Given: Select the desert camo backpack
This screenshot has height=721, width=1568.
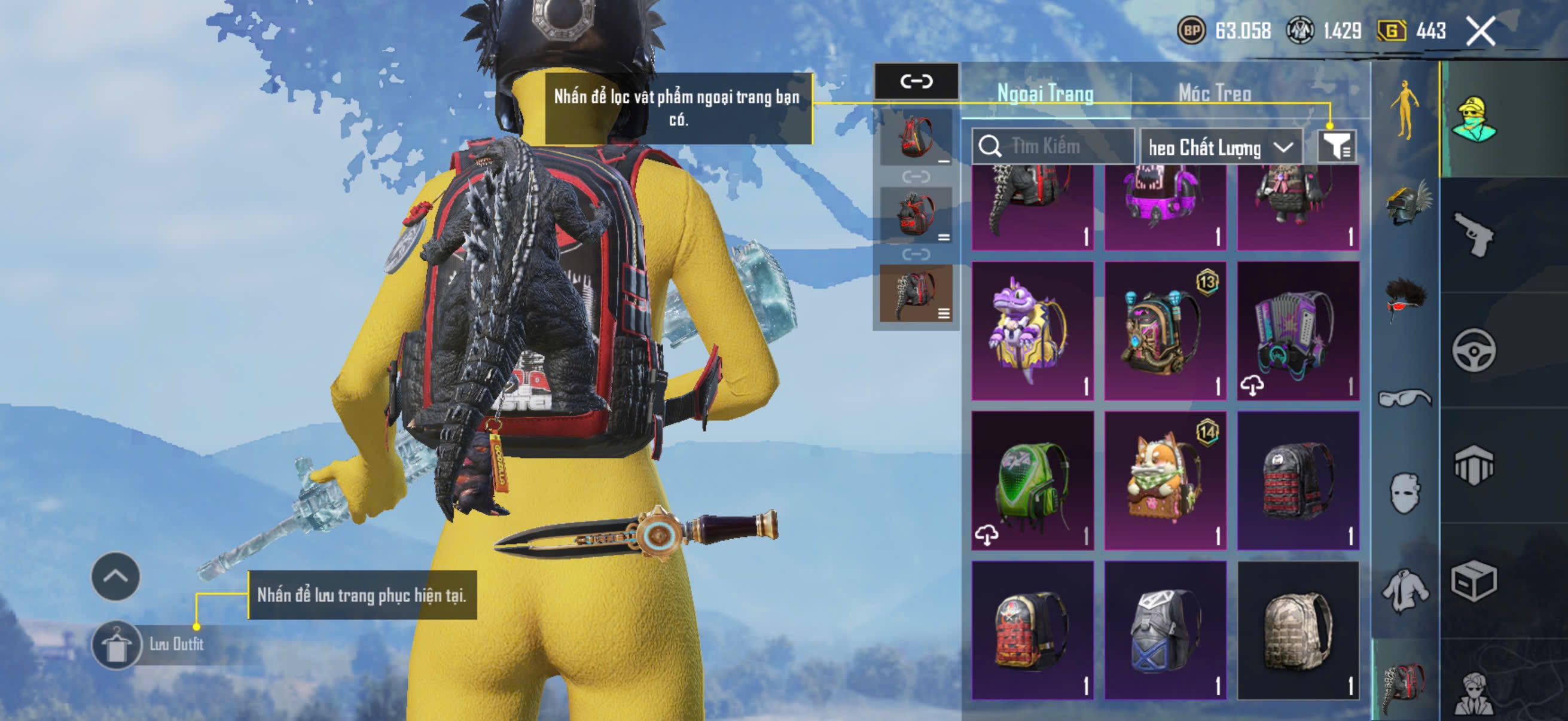Looking at the screenshot, I should tap(1298, 630).
